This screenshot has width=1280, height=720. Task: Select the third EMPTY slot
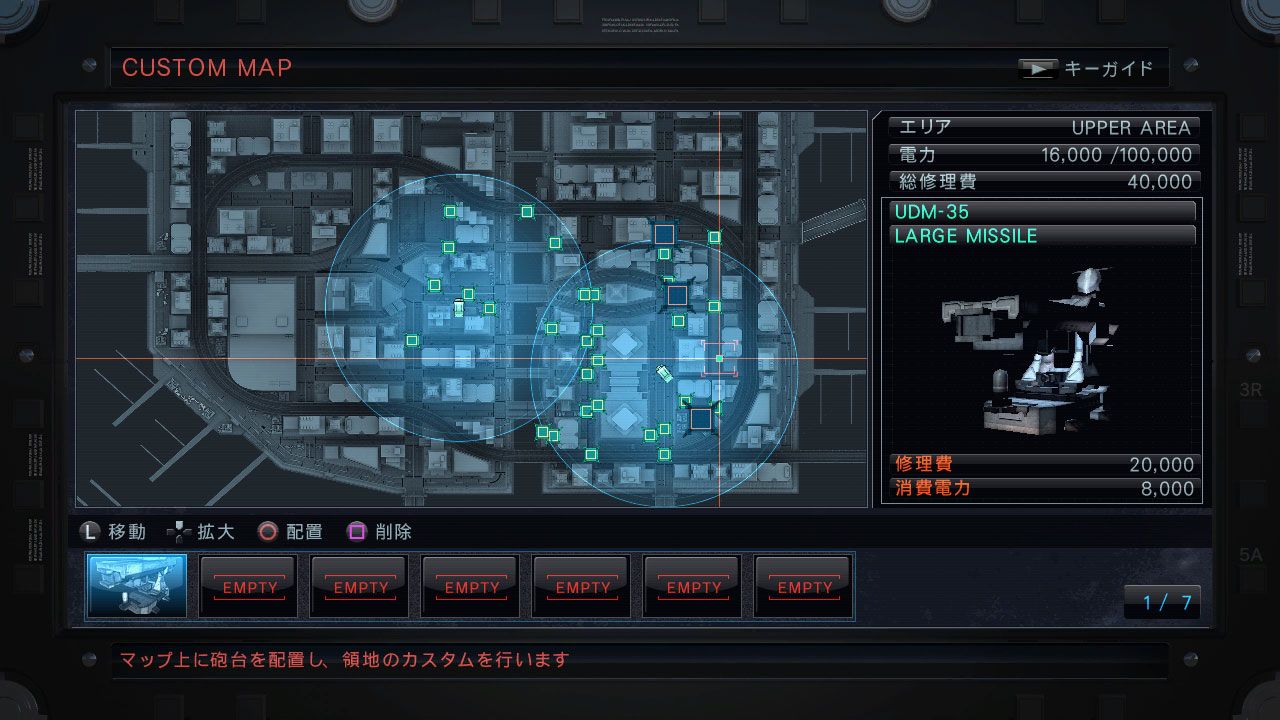(x=470, y=587)
